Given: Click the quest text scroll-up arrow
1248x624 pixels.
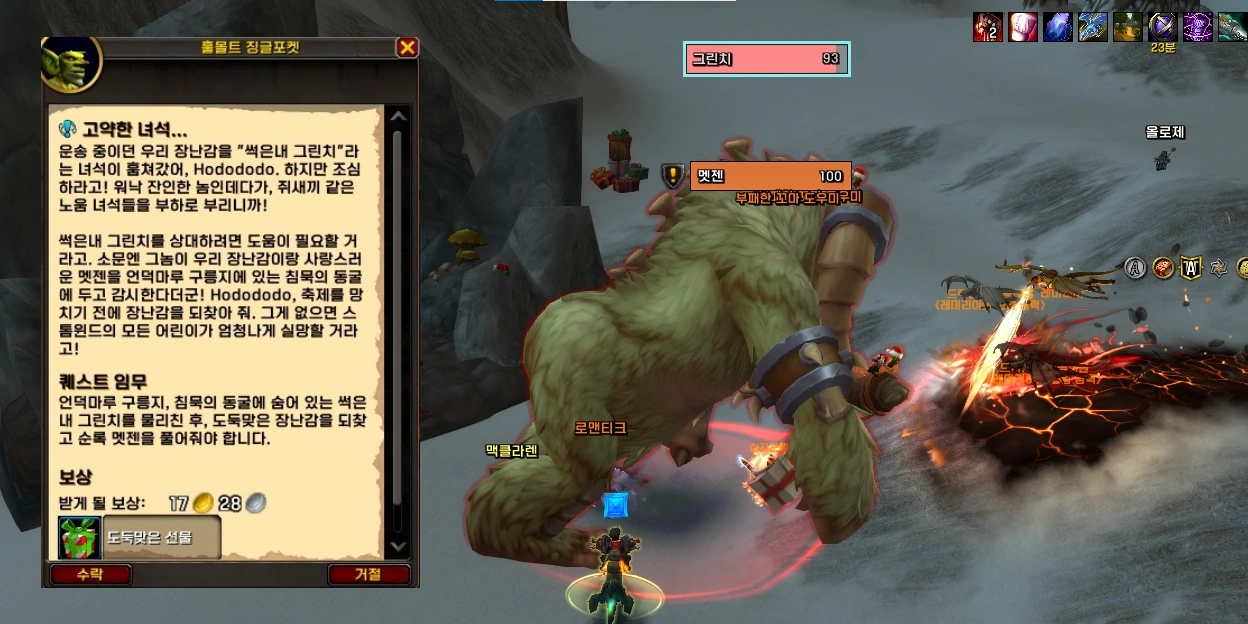Looking at the screenshot, I should pos(398,116).
